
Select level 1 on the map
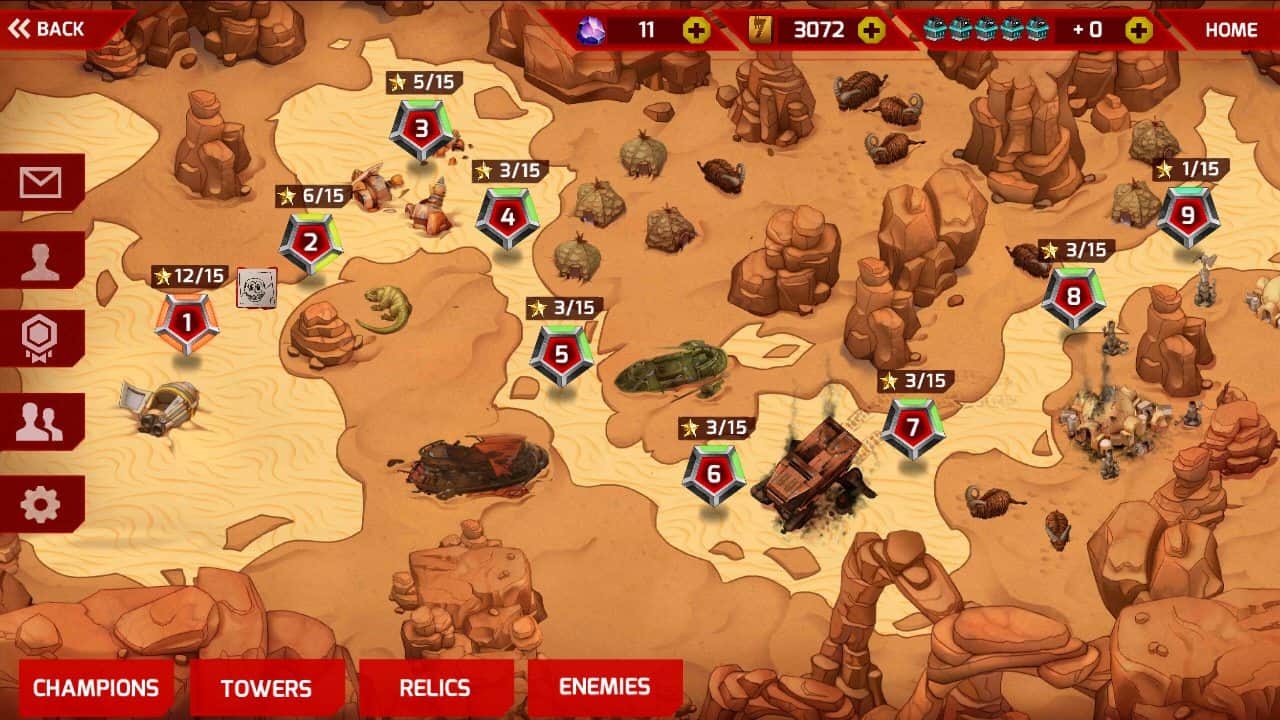click(x=186, y=322)
